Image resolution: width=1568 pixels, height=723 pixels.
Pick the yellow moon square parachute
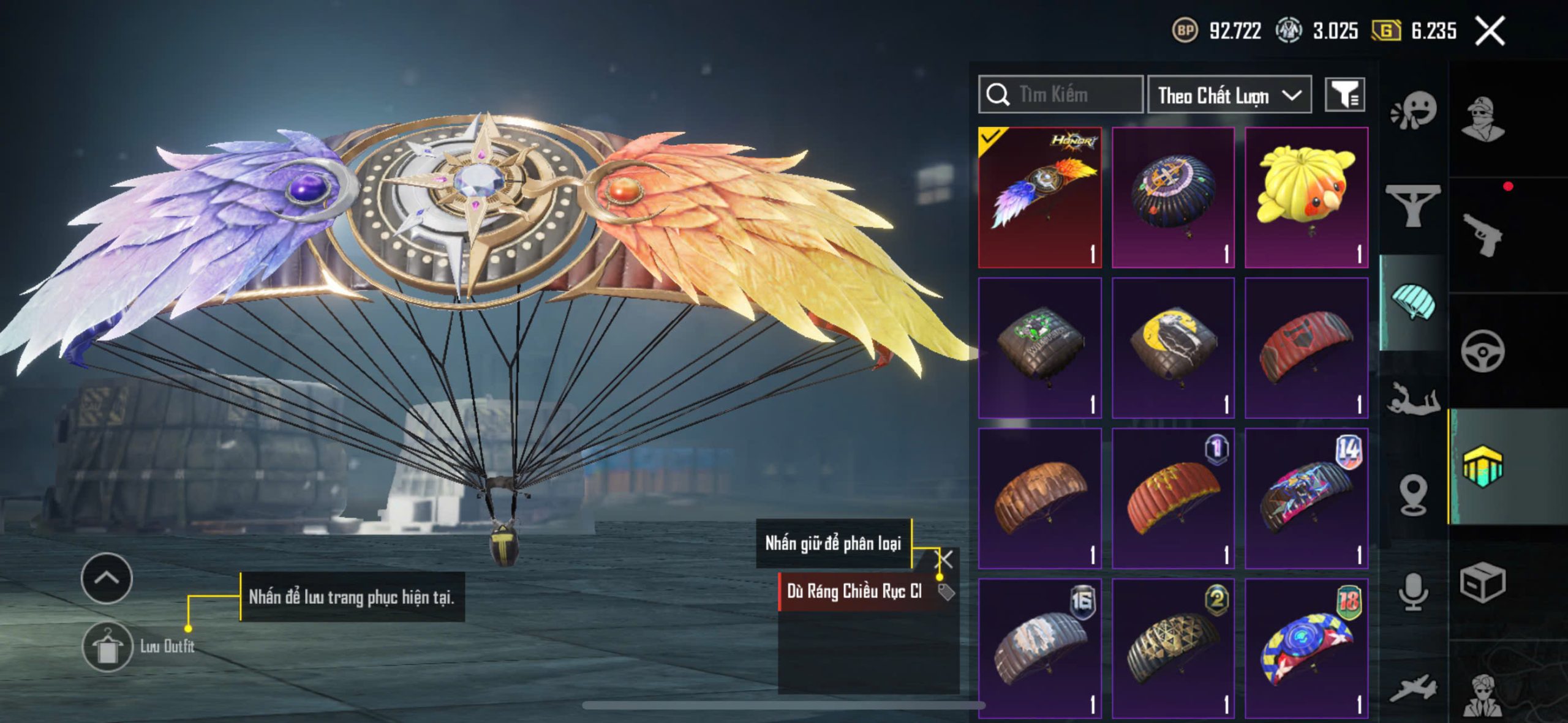[x=1173, y=348]
